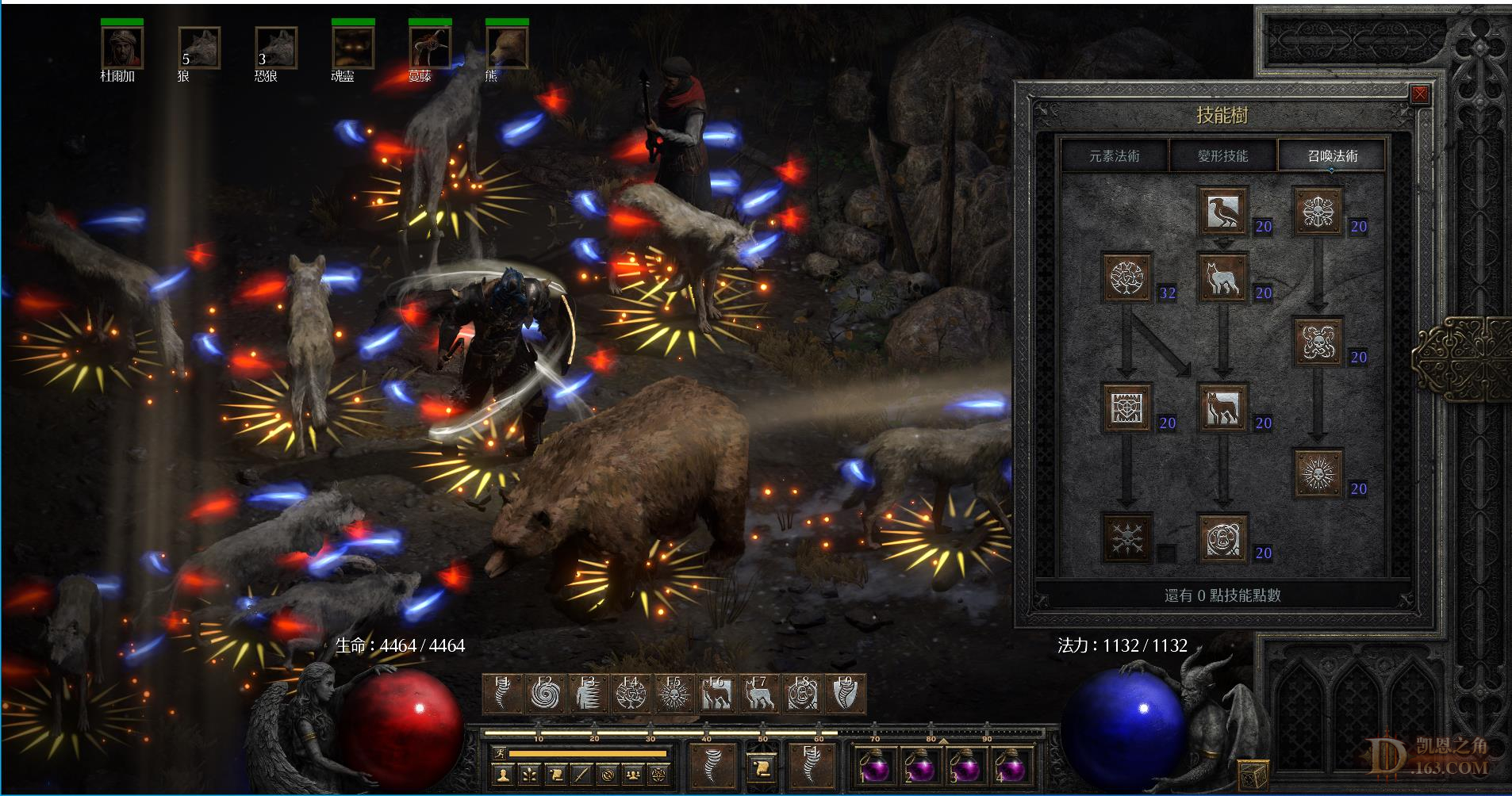Use the F9 tornado shield hotbar skill
This screenshot has height=796, width=1512.
[x=845, y=695]
